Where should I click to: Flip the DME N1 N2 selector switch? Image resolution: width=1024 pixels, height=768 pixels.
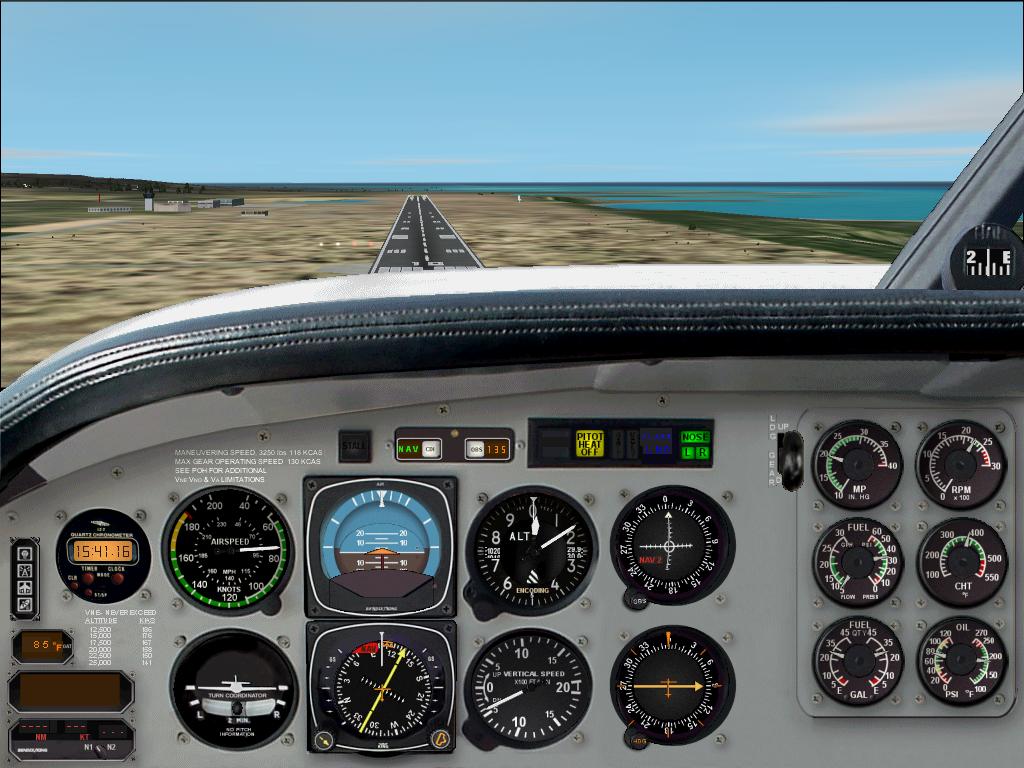point(100,747)
